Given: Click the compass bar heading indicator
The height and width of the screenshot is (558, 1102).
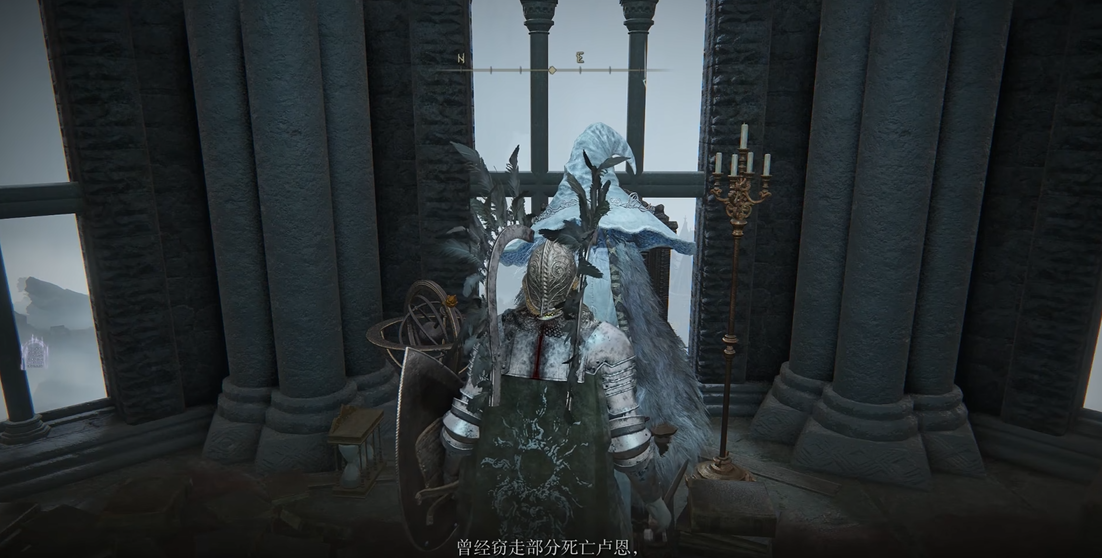Looking at the screenshot, I should pos(552,70).
